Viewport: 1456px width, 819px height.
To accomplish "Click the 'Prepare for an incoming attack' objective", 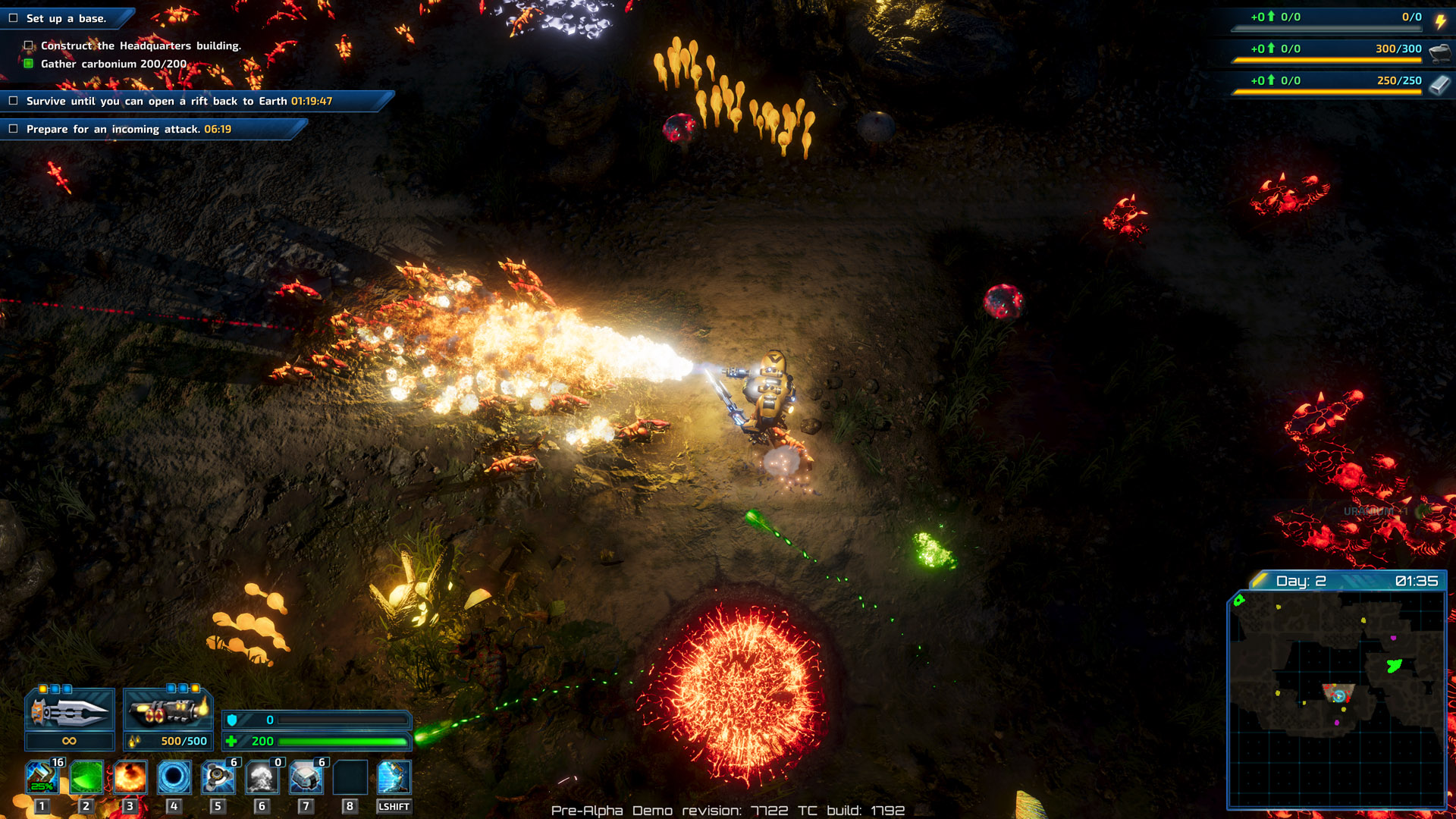I will coord(128,129).
